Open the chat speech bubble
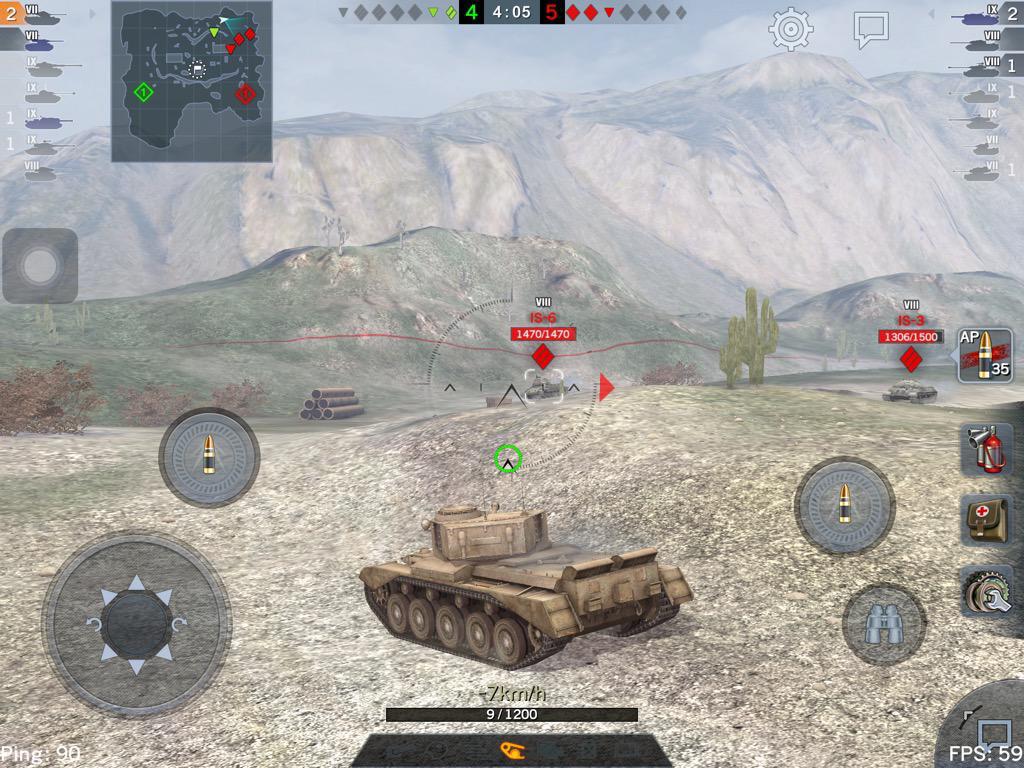Screen dimensions: 1024x768 tap(871, 30)
